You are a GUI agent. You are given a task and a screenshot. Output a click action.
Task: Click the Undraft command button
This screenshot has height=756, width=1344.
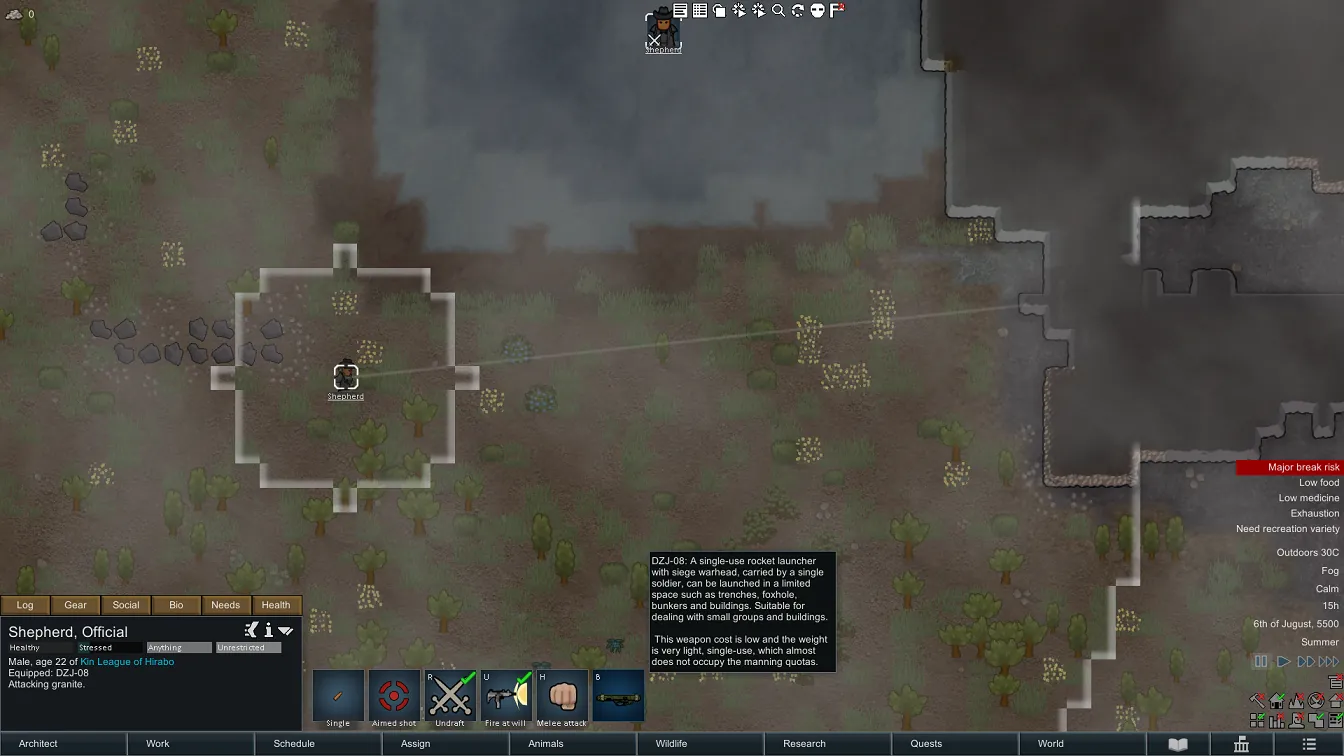point(450,697)
